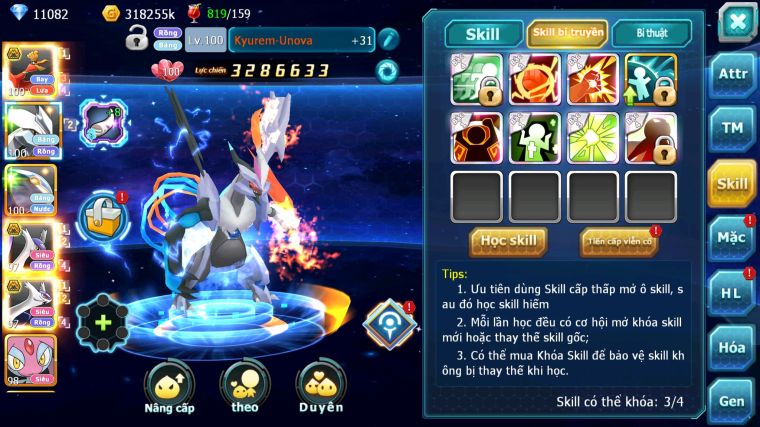Open the green plus equipment wheel
This screenshot has width=760, height=427.
pos(102,322)
